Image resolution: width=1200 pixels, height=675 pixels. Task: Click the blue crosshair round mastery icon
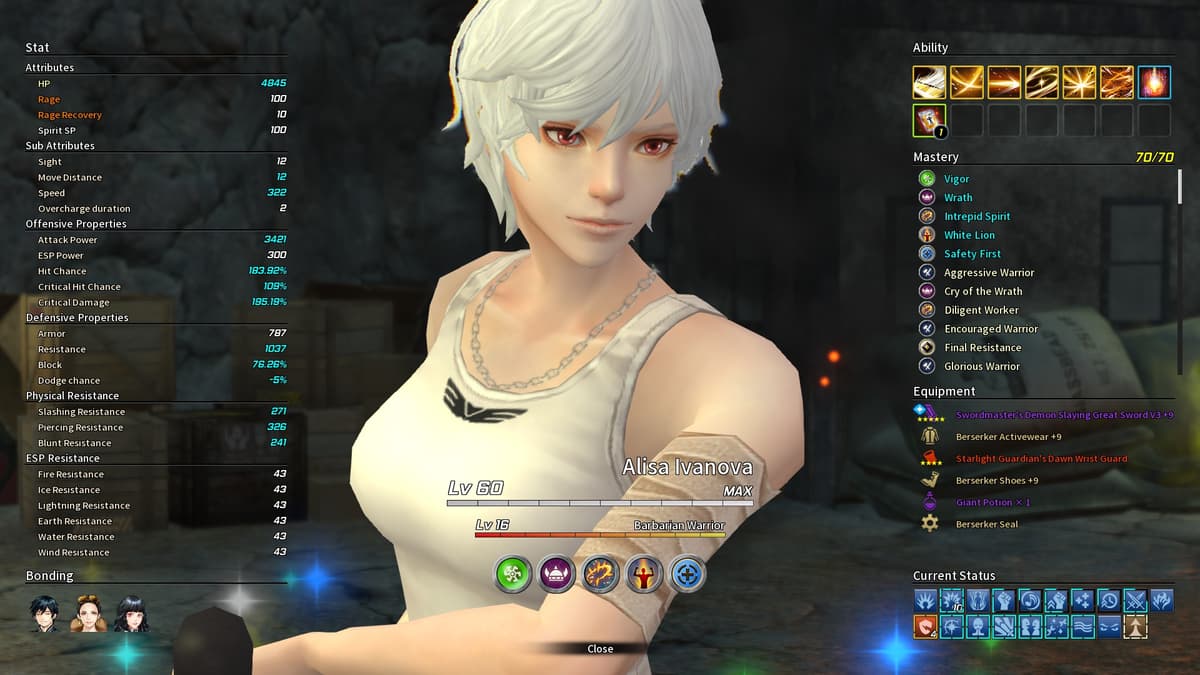(x=687, y=573)
